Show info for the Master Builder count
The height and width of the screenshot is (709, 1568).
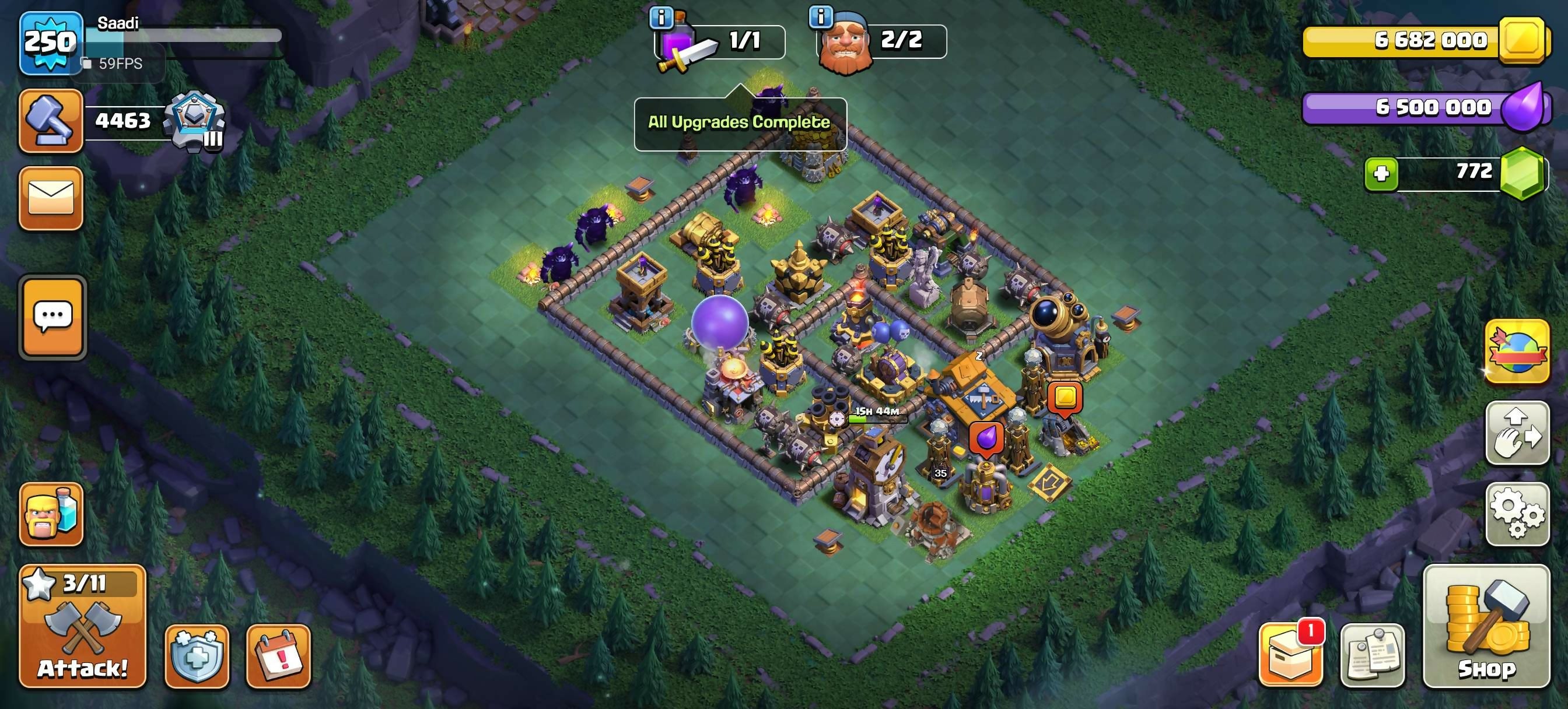click(x=821, y=17)
